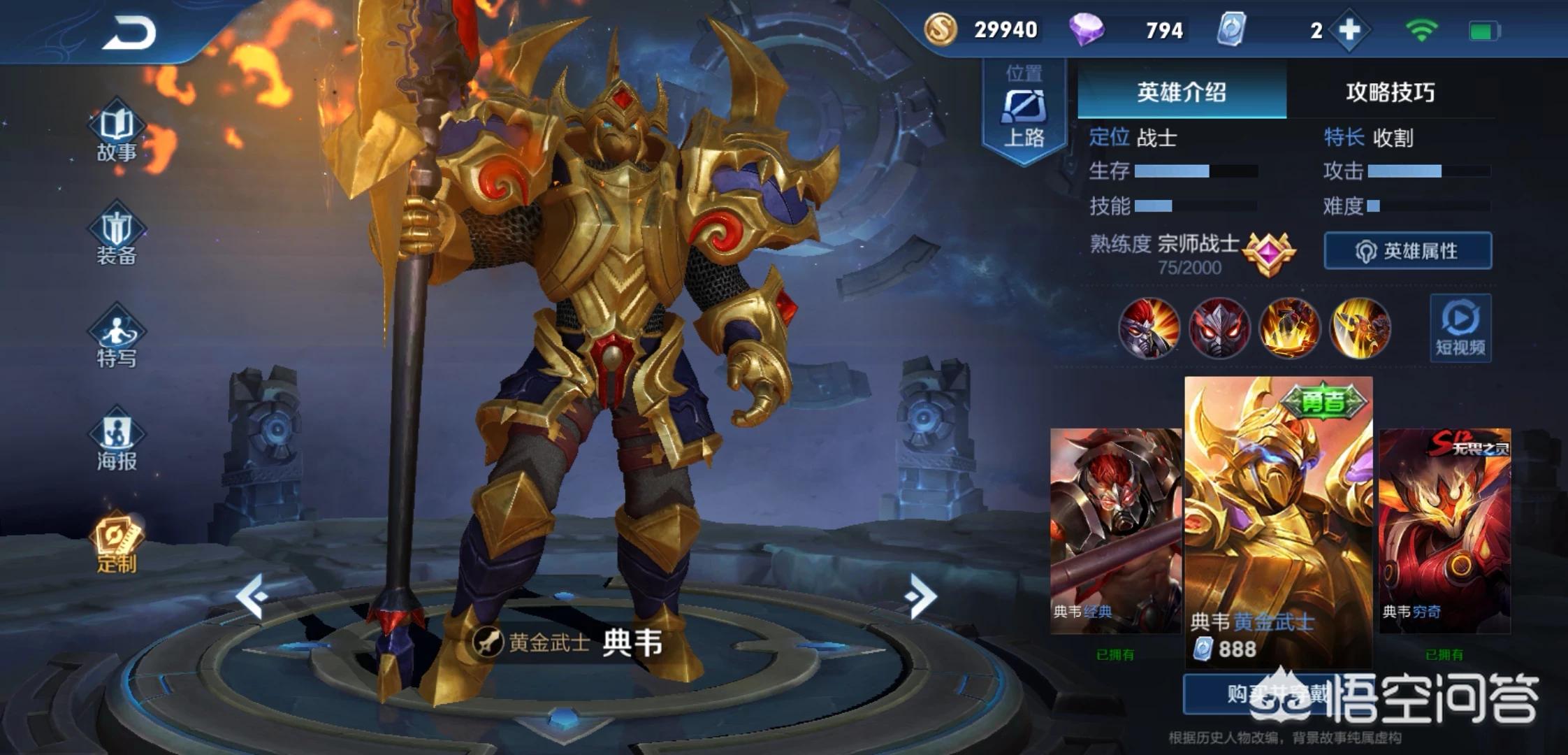Add more skin vouchers with plus button

1349,30
